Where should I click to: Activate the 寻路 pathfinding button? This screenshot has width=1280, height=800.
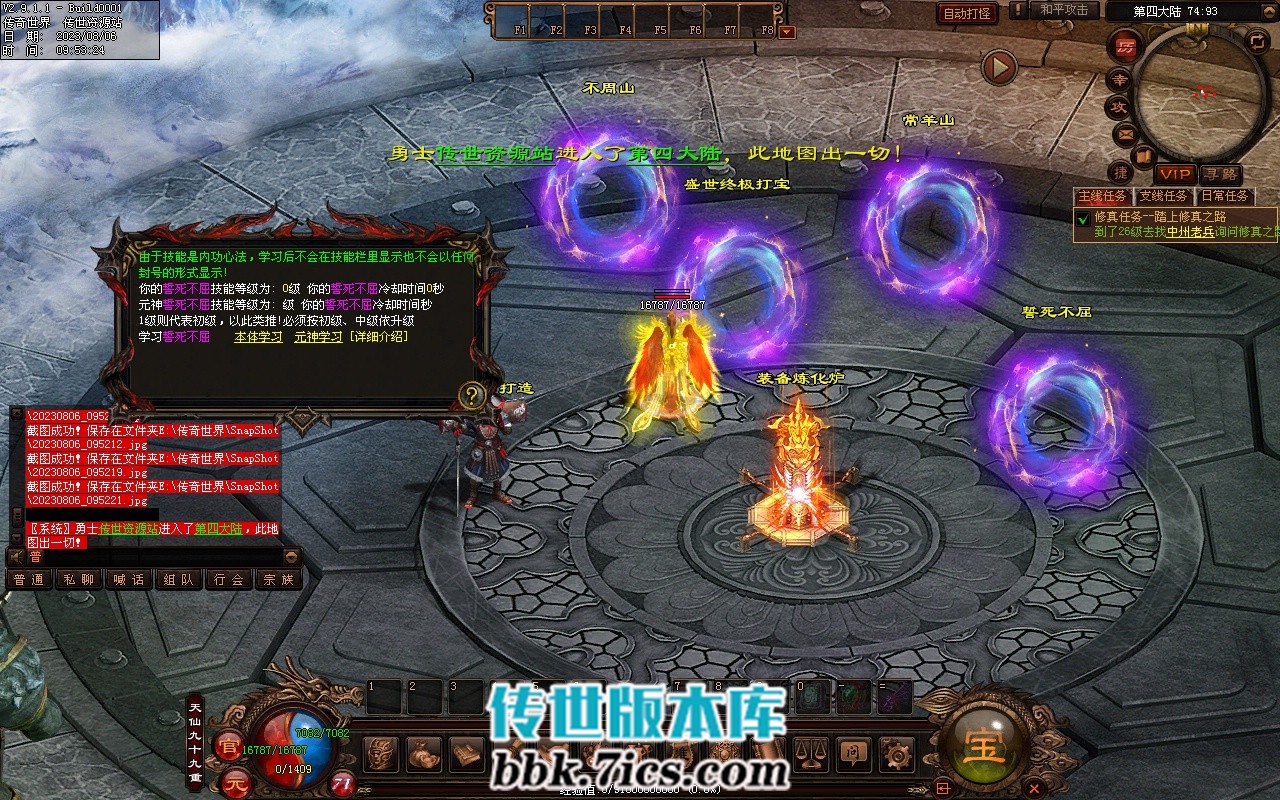pyautogui.click(x=1220, y=174)
